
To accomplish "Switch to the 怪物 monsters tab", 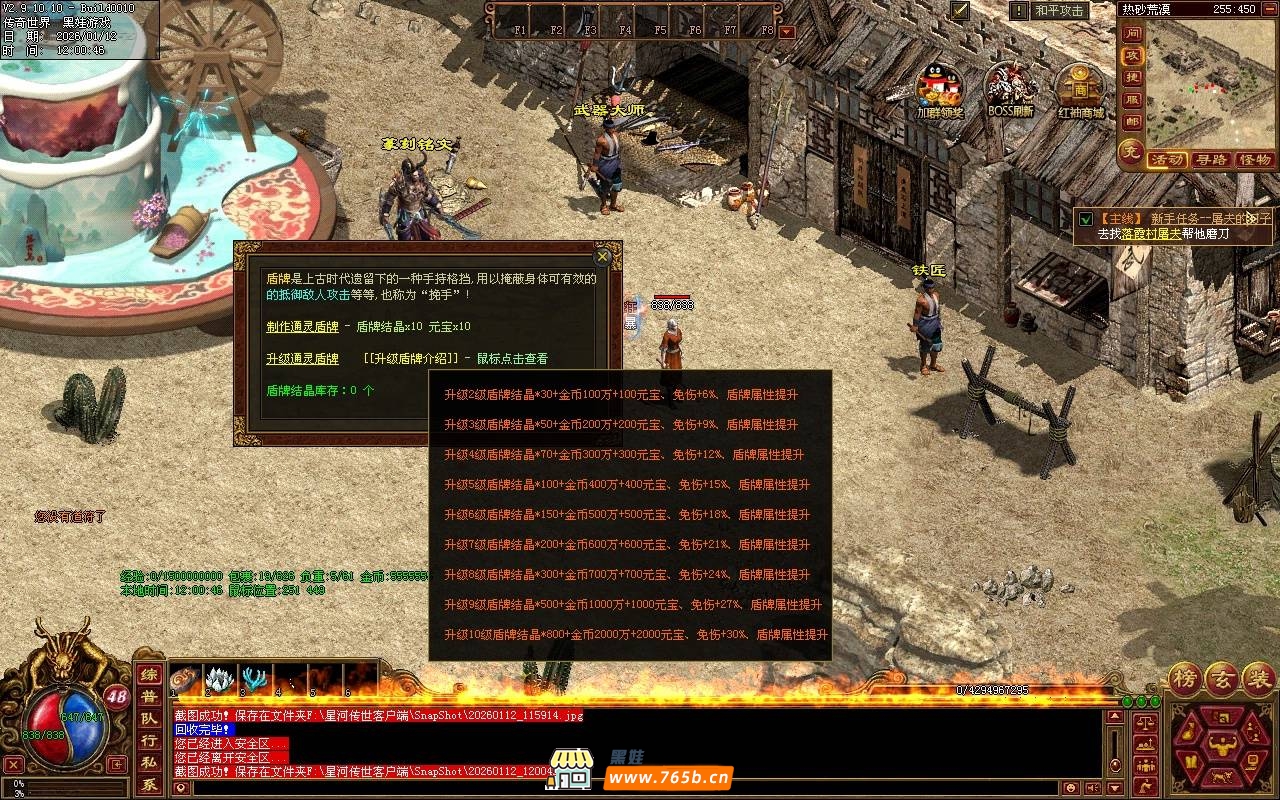I will 1254,160.
